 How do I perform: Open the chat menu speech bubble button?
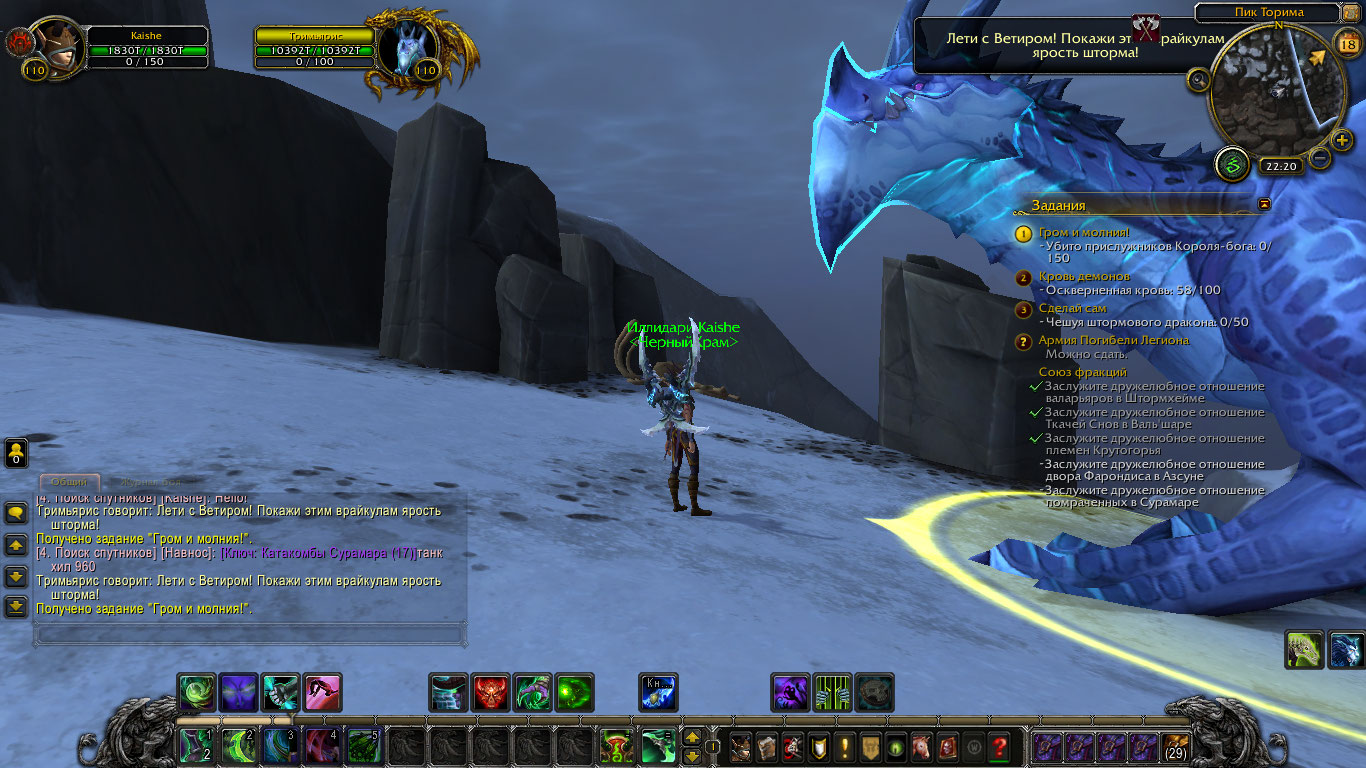click(16, 513)
